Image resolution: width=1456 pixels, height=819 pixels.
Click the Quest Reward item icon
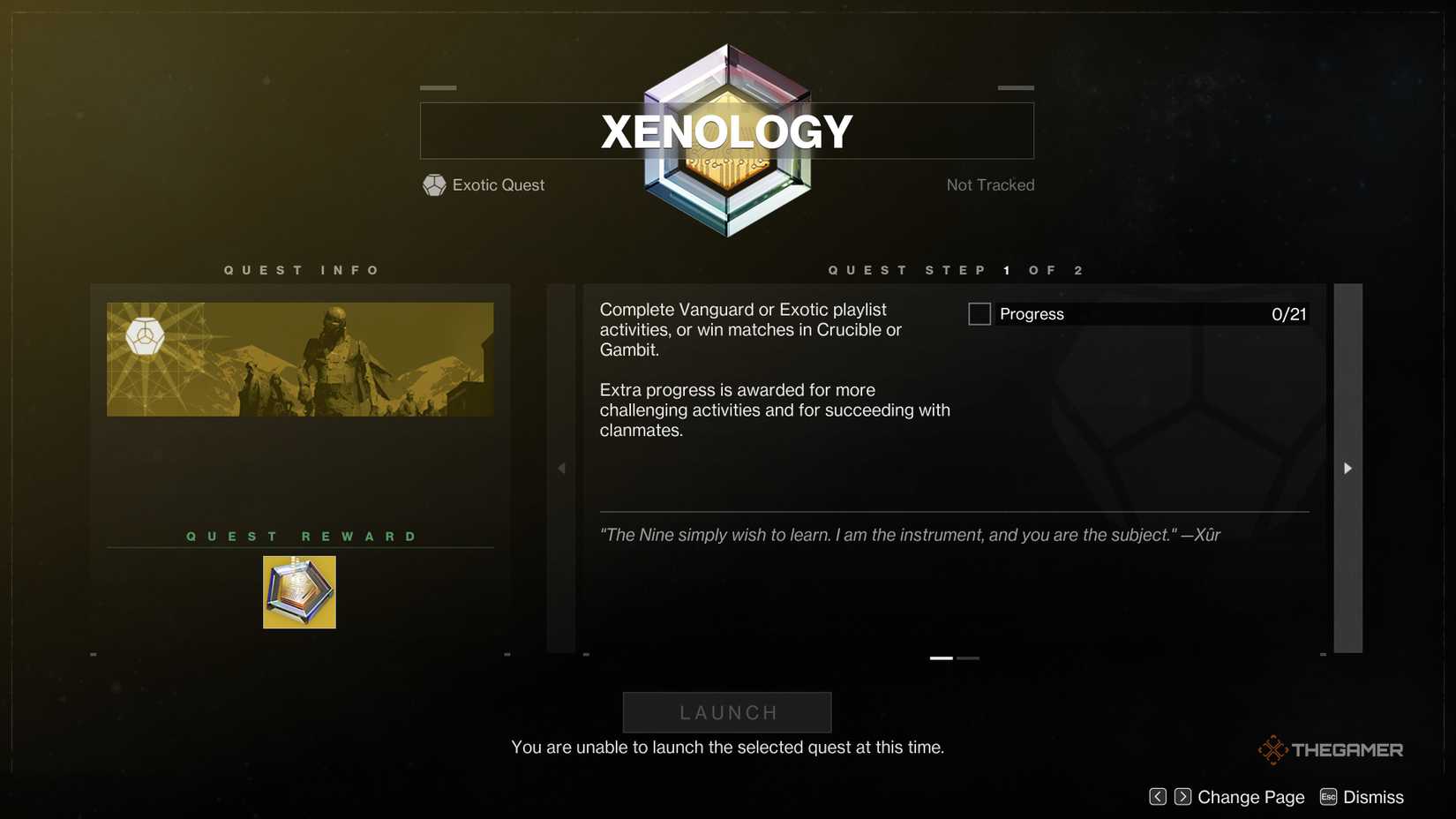299,591
